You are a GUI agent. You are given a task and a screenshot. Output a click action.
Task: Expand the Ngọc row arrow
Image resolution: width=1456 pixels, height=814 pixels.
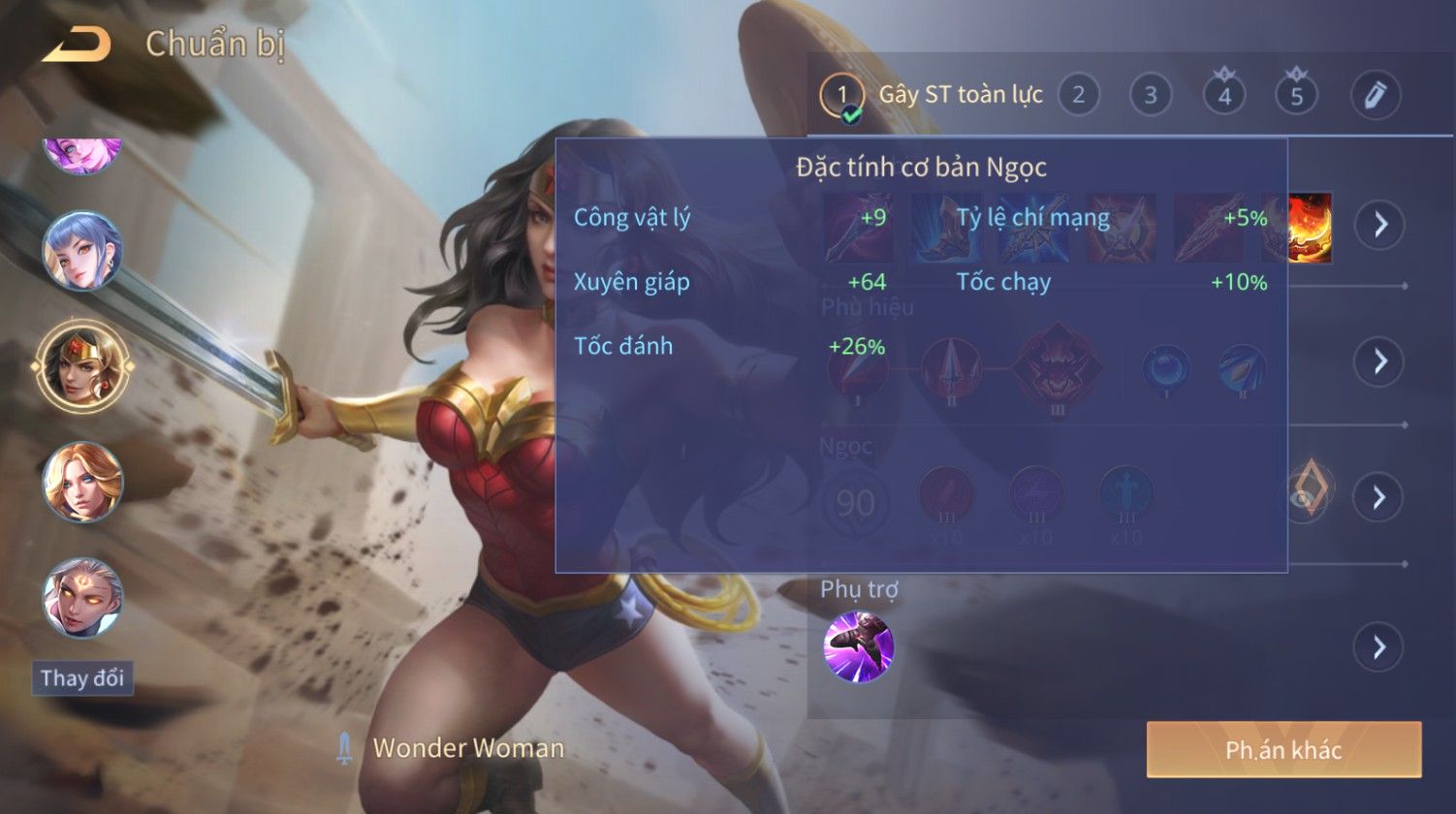(1379, 498)
